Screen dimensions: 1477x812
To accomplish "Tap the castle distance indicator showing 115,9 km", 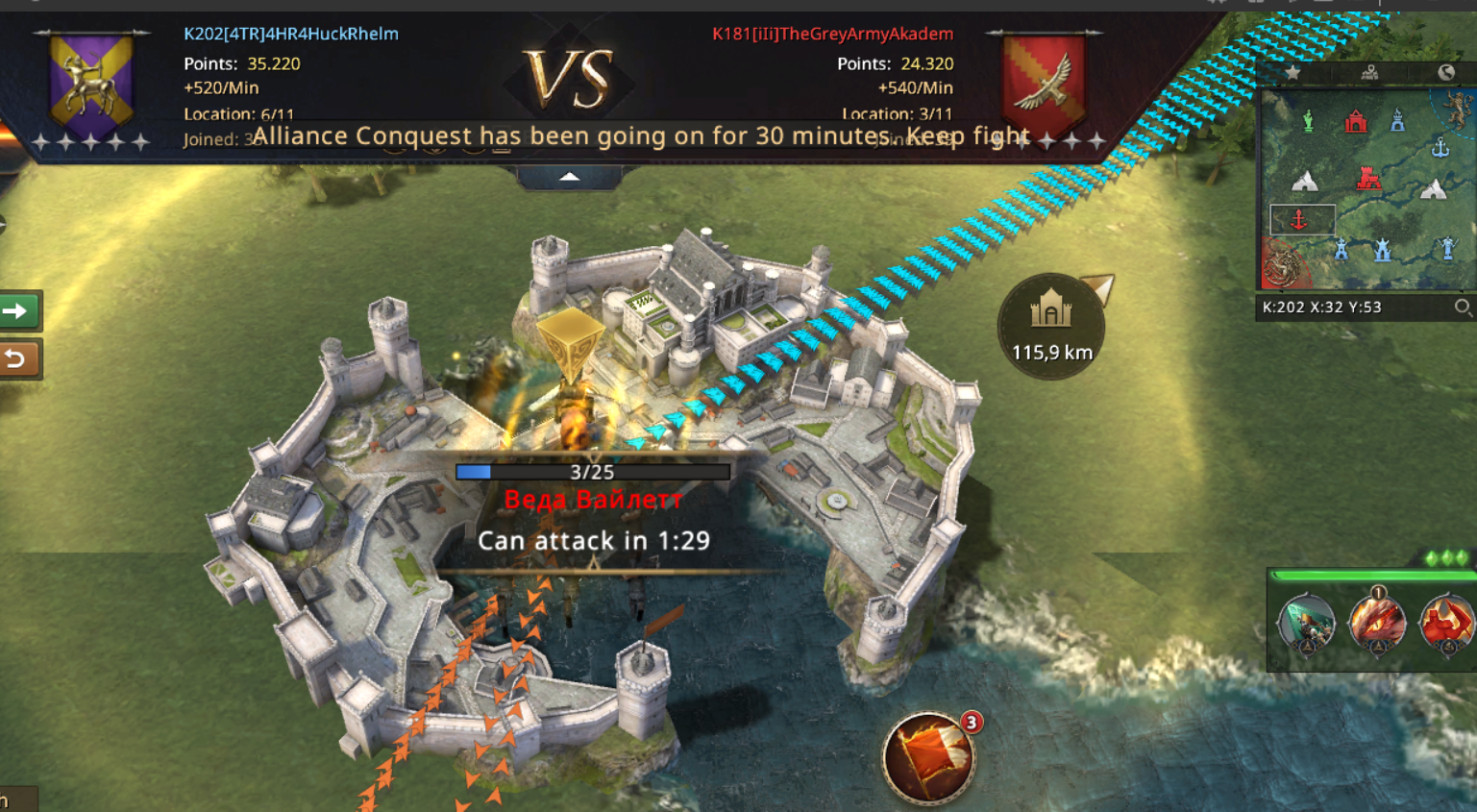I will point(1050,327).
